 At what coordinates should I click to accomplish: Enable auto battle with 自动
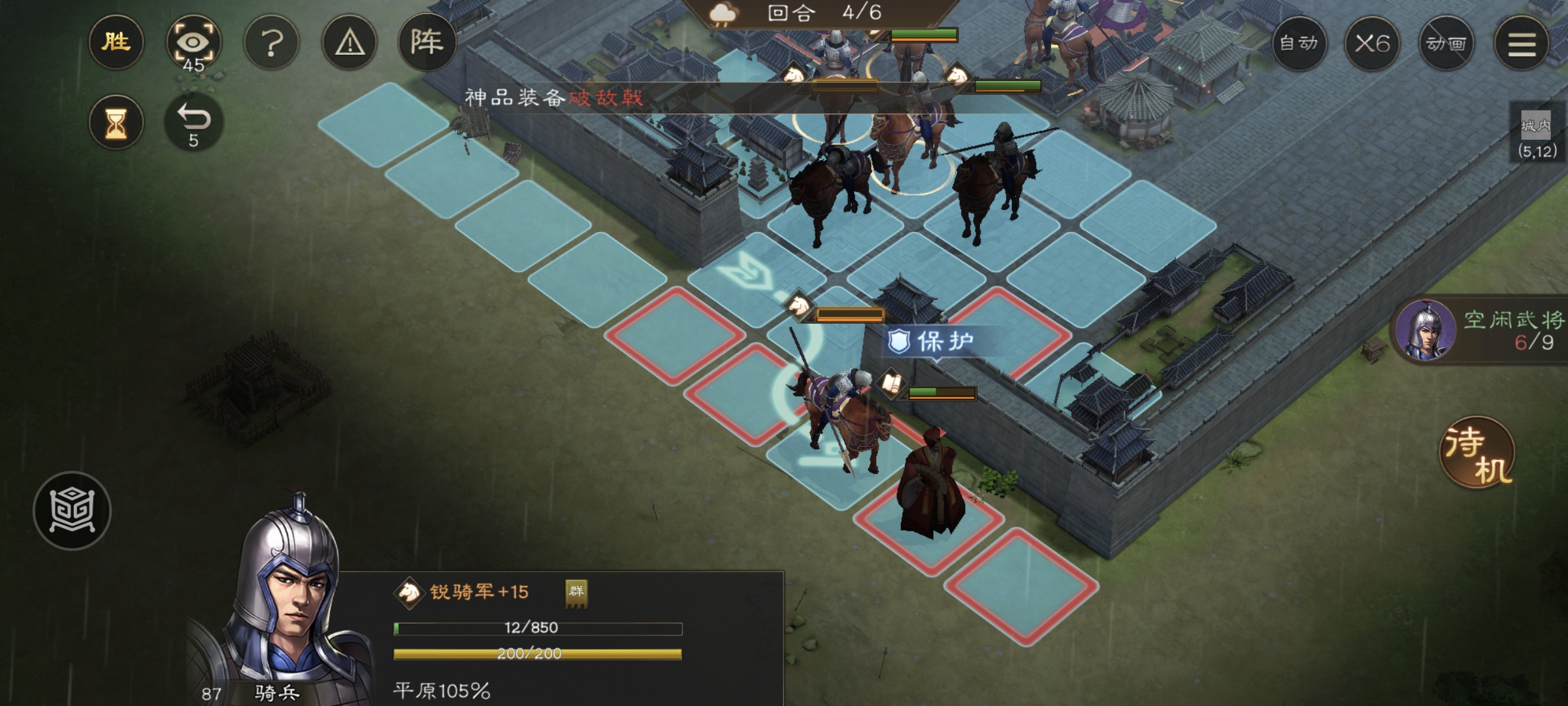(x=1299, y=44)
